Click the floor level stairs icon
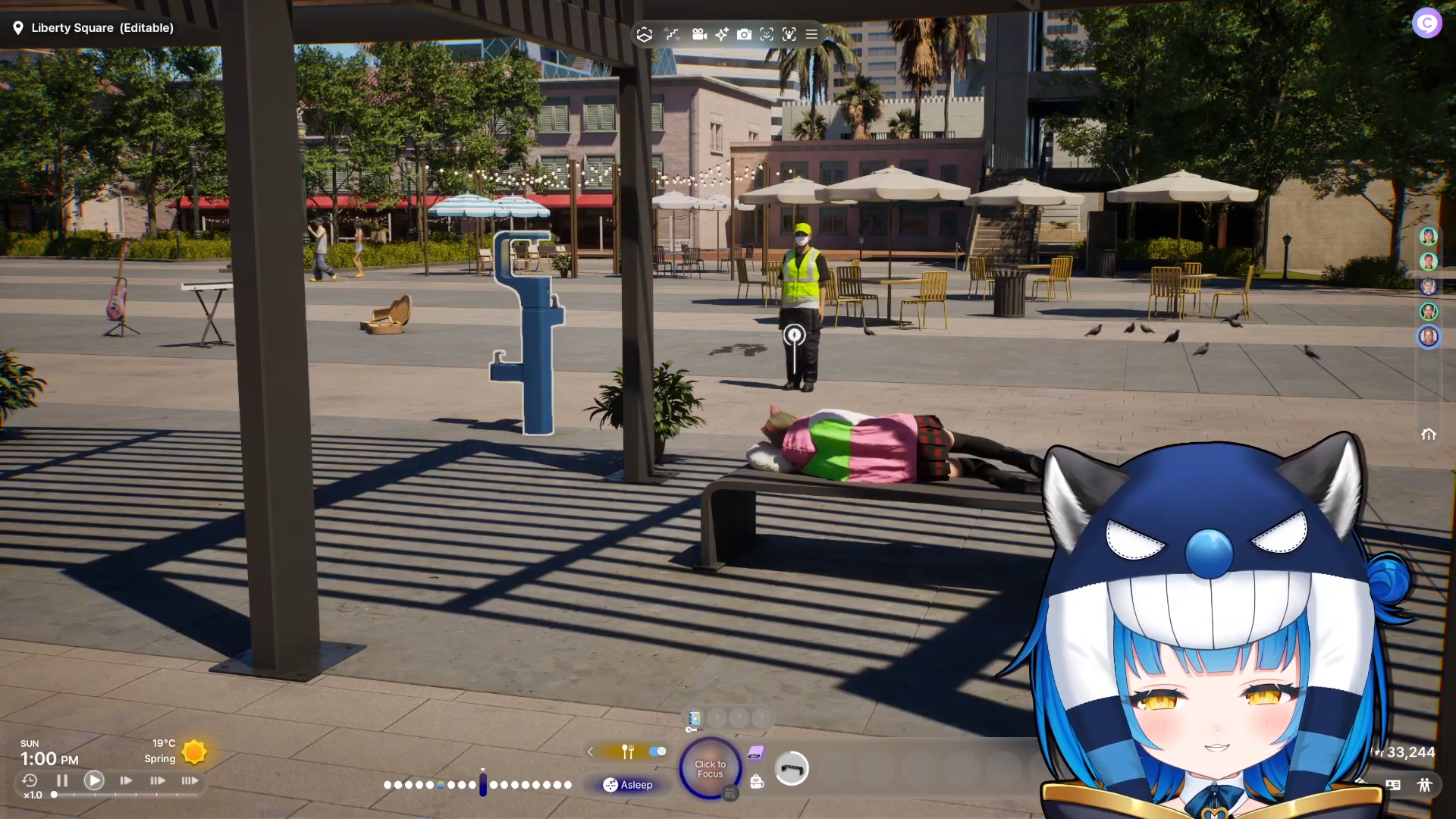 pyautogui.click(x=672, y=34)
